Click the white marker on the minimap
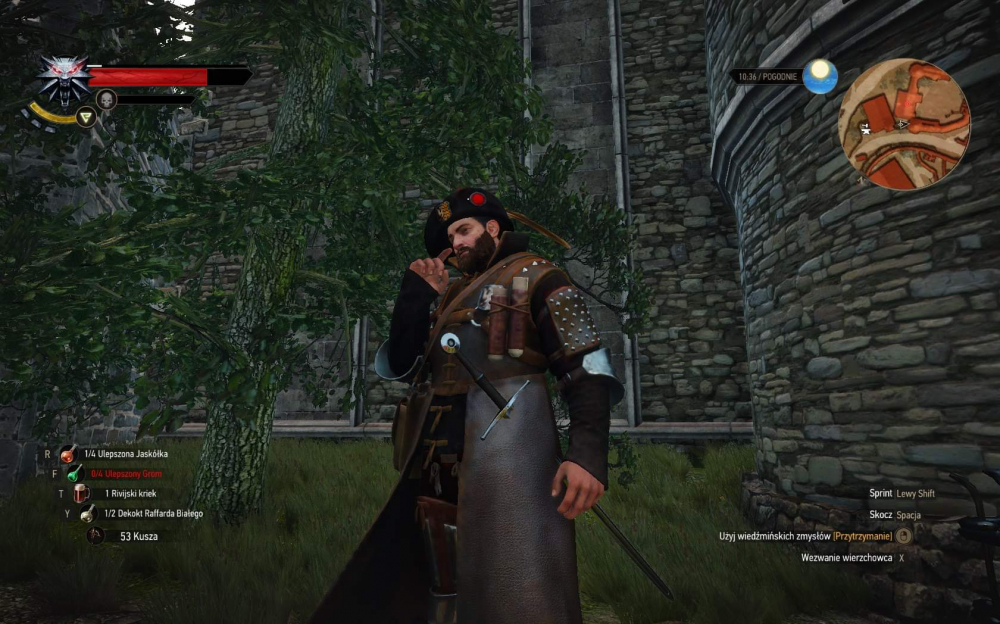 [x=864, y=127]
